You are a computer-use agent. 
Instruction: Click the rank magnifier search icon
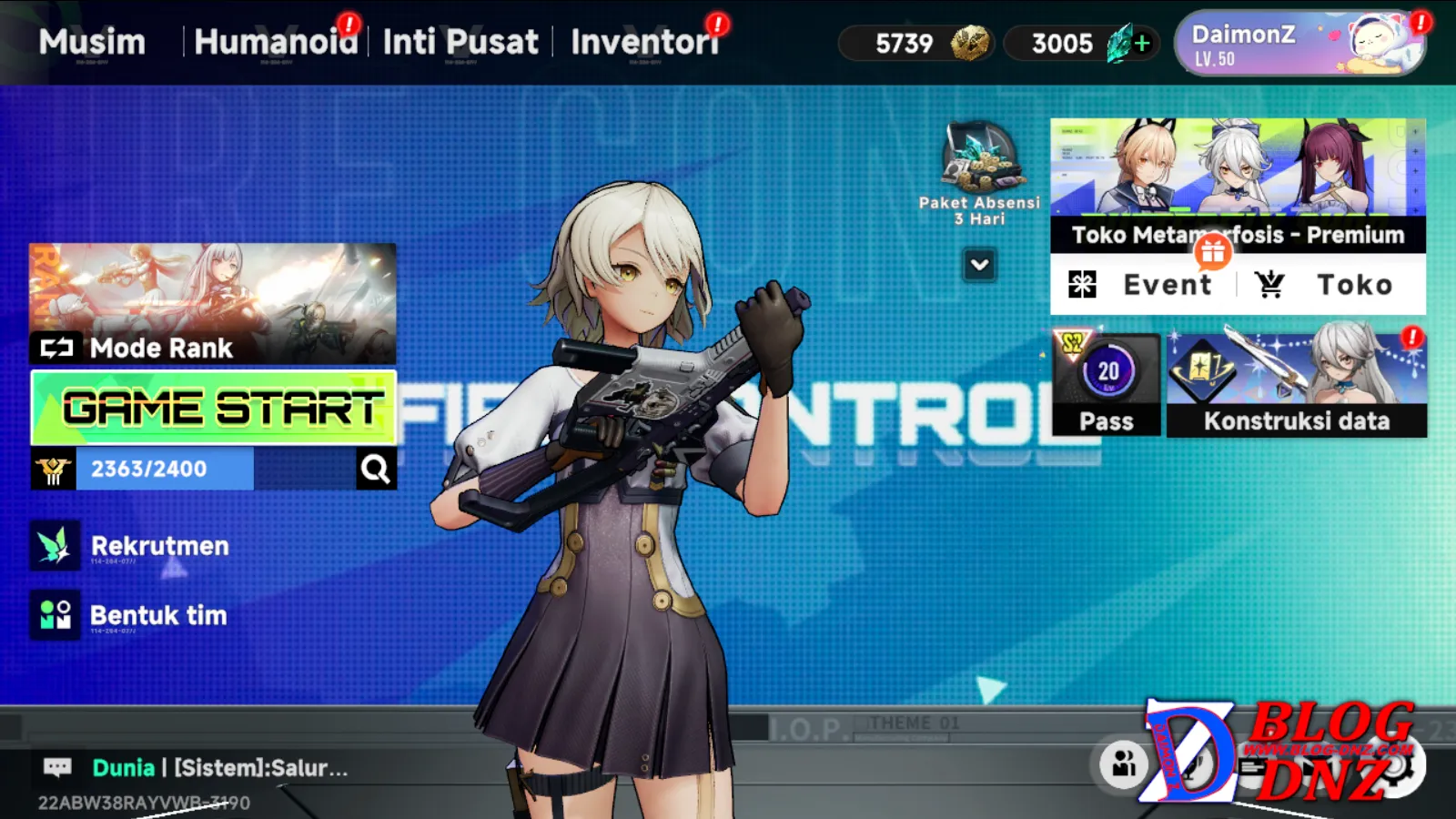[x=376, y=469]
